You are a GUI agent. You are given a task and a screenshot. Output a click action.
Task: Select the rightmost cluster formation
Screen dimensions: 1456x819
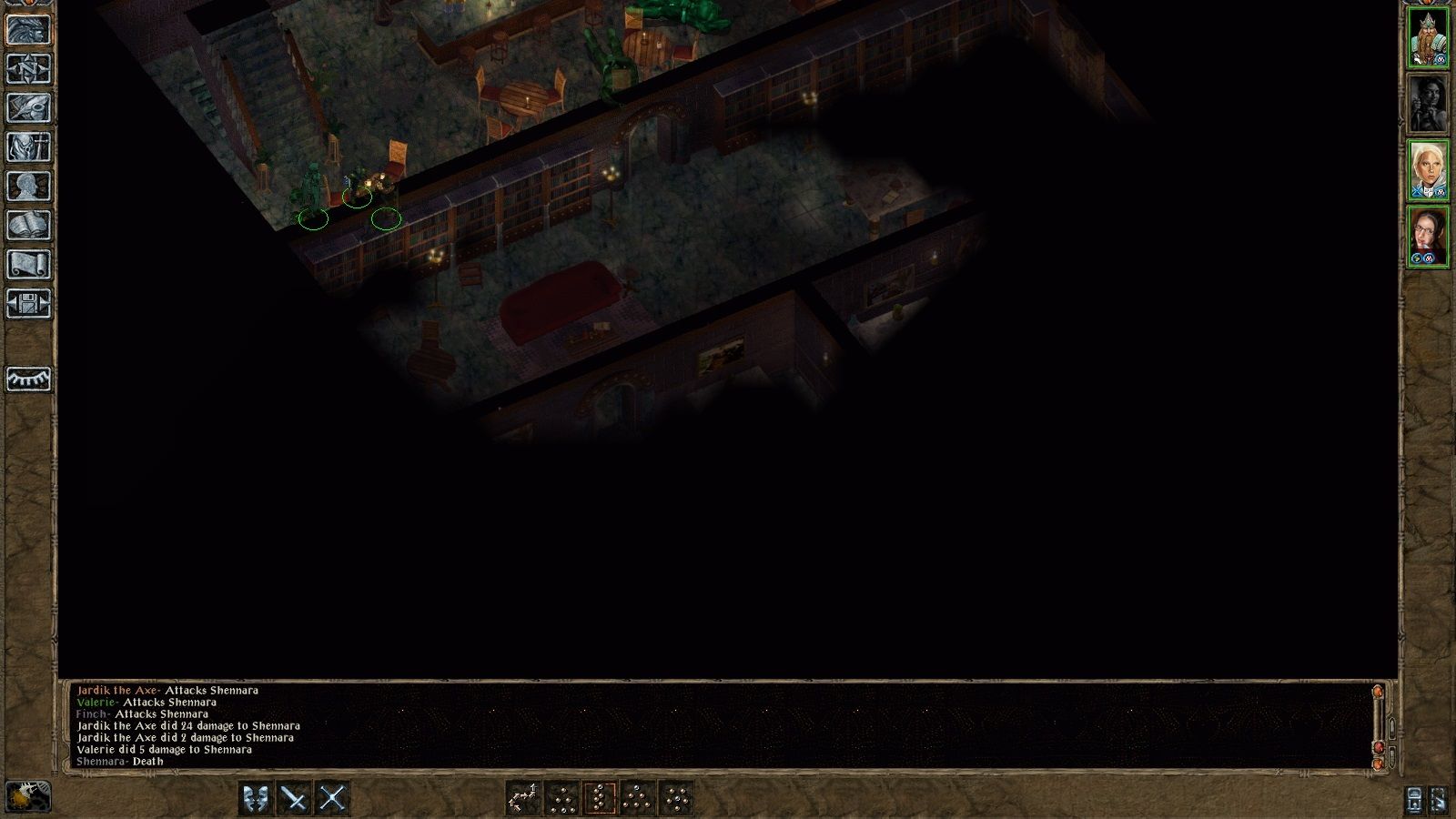click(676, 797)
